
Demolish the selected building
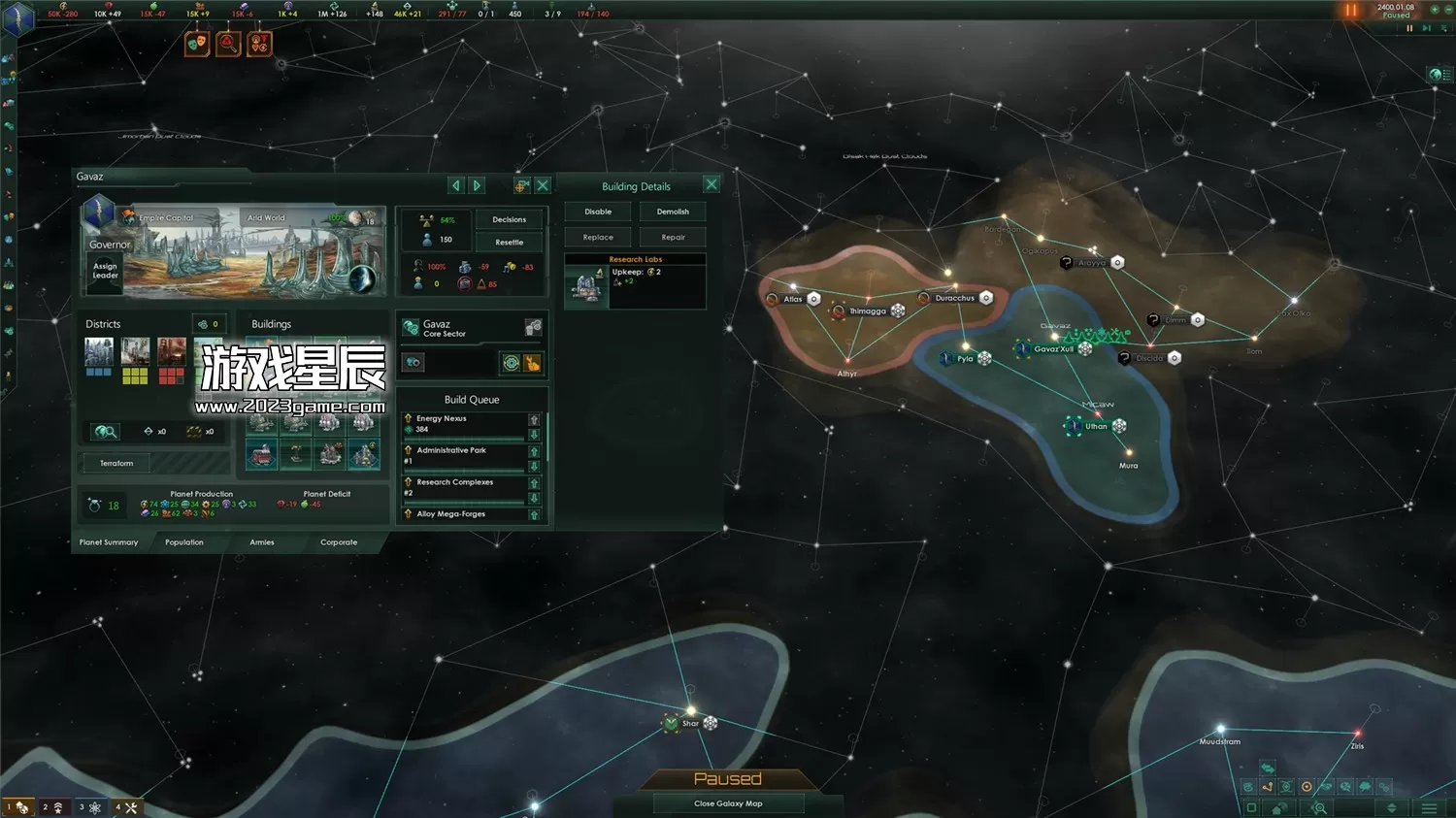673,212
